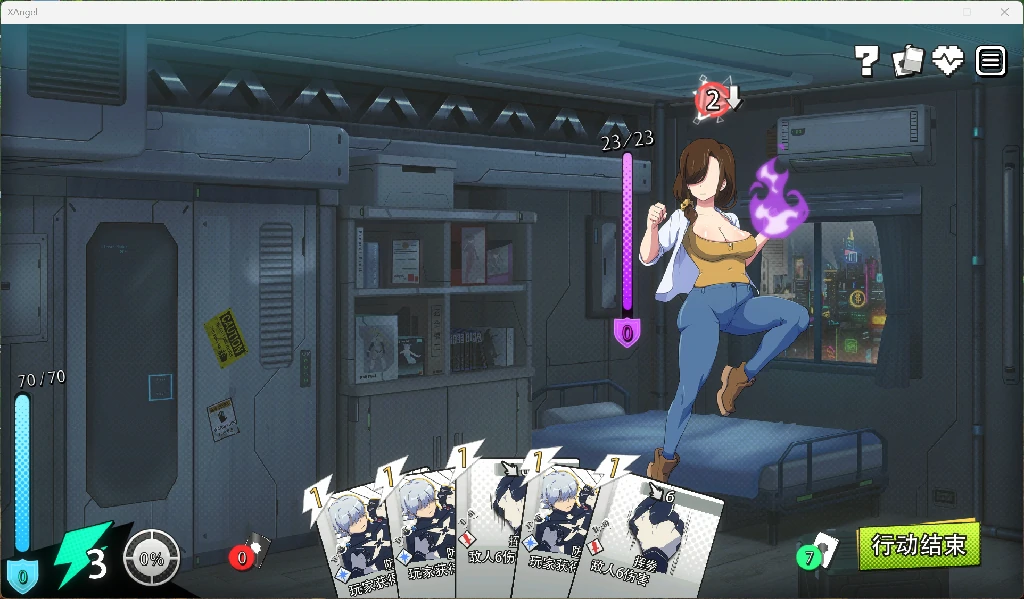End the turn with the 行动结束 button
The width and height of the screenshot is (1024, 599).
(x=918, y=546)
